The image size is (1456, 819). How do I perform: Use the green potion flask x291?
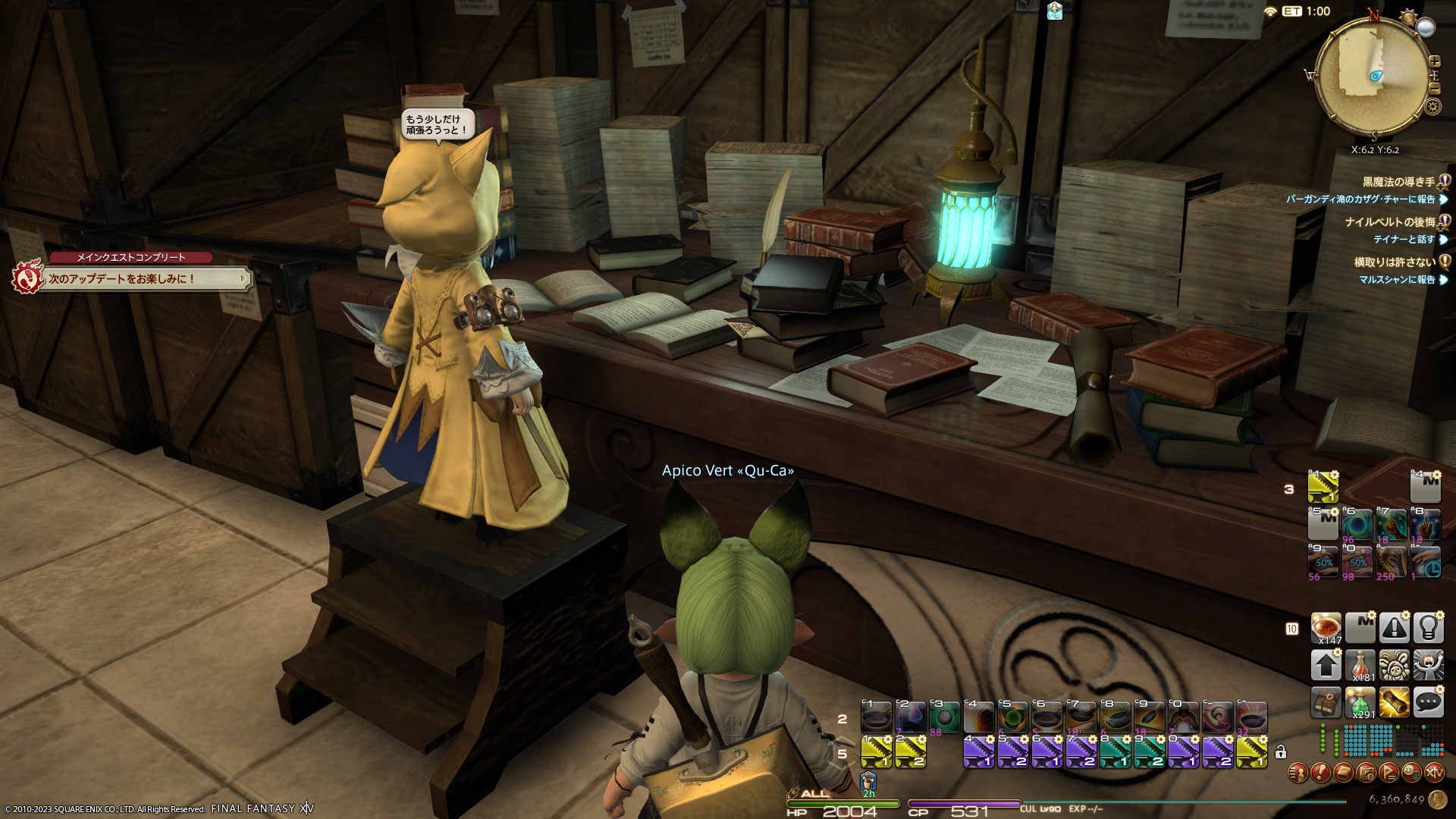pos(1360,703)
